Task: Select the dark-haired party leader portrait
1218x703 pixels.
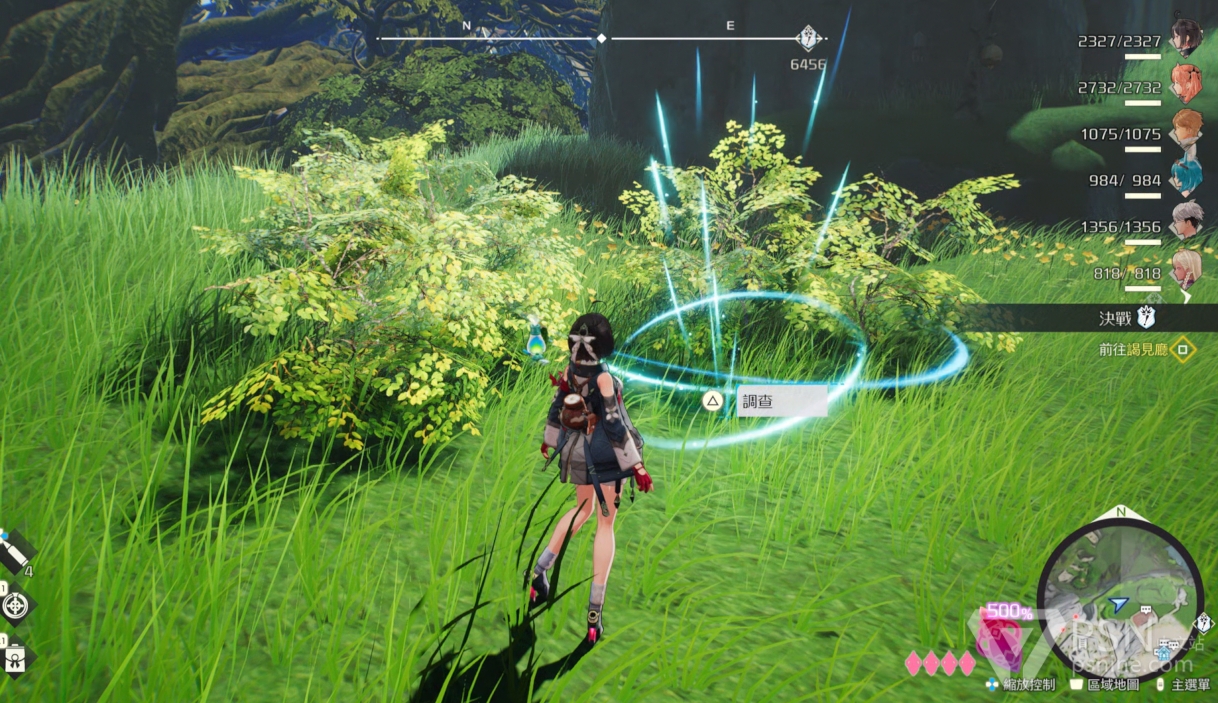Action: (x=1186, y=38)
